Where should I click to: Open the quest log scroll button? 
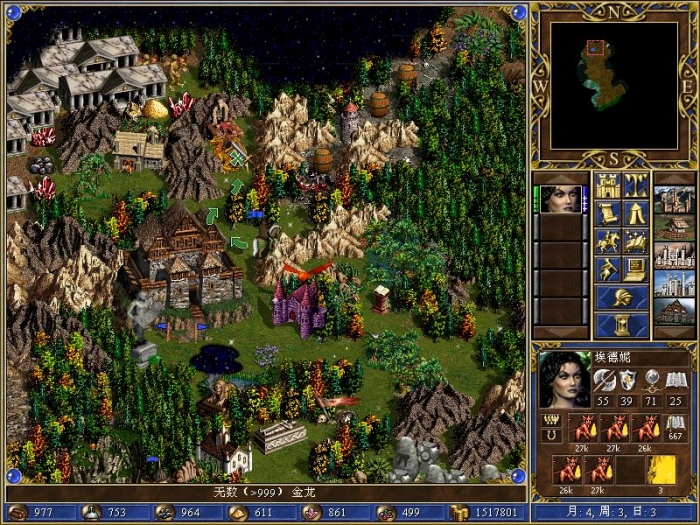[608, 213]
